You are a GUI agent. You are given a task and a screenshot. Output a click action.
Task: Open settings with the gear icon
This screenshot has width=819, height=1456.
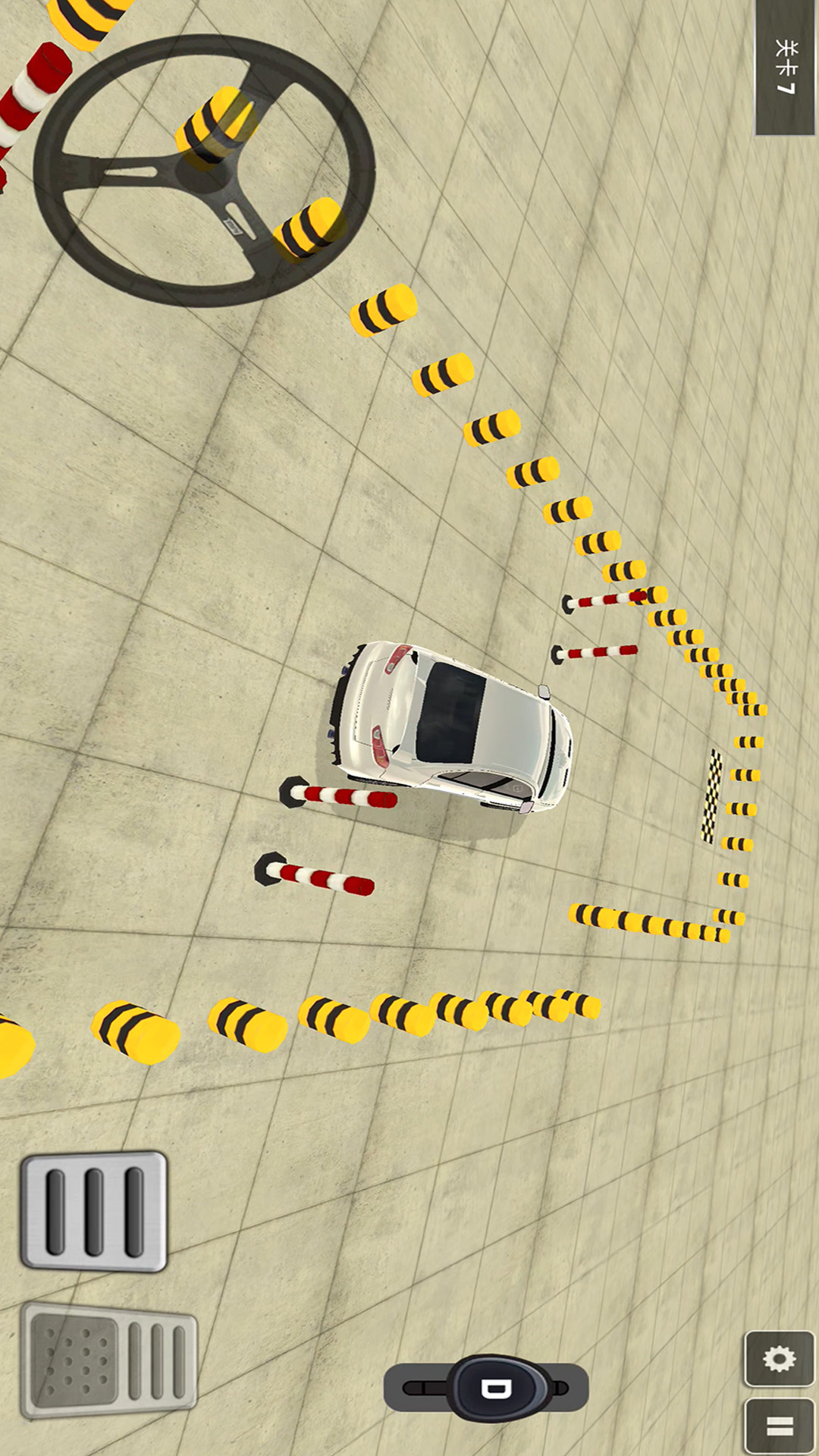click(779, 1358)
